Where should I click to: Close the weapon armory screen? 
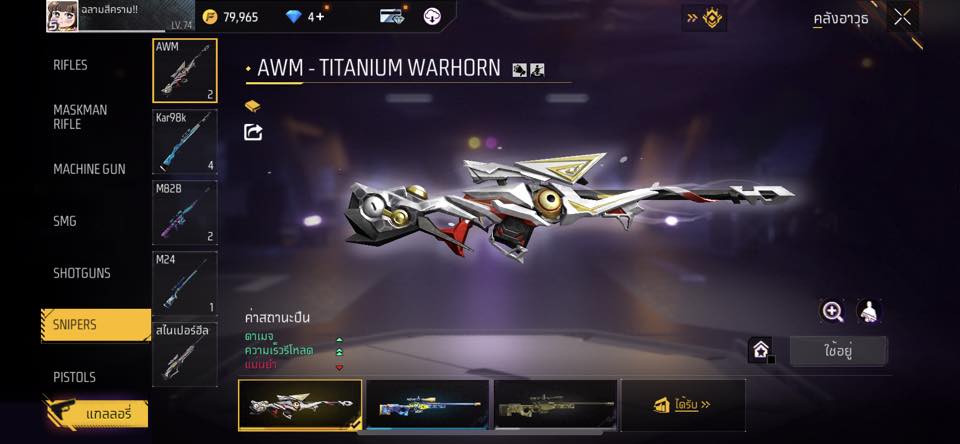(x=903, y=17)
